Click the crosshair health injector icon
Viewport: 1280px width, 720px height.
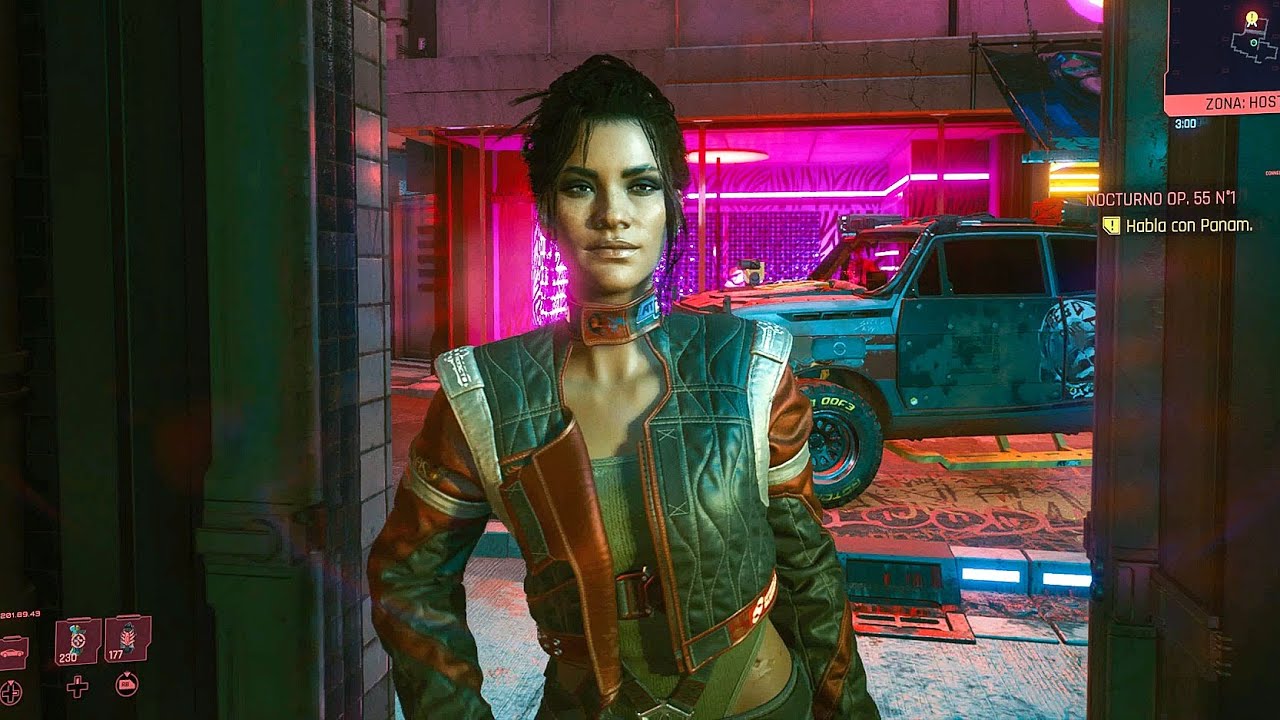coord(11,692)
